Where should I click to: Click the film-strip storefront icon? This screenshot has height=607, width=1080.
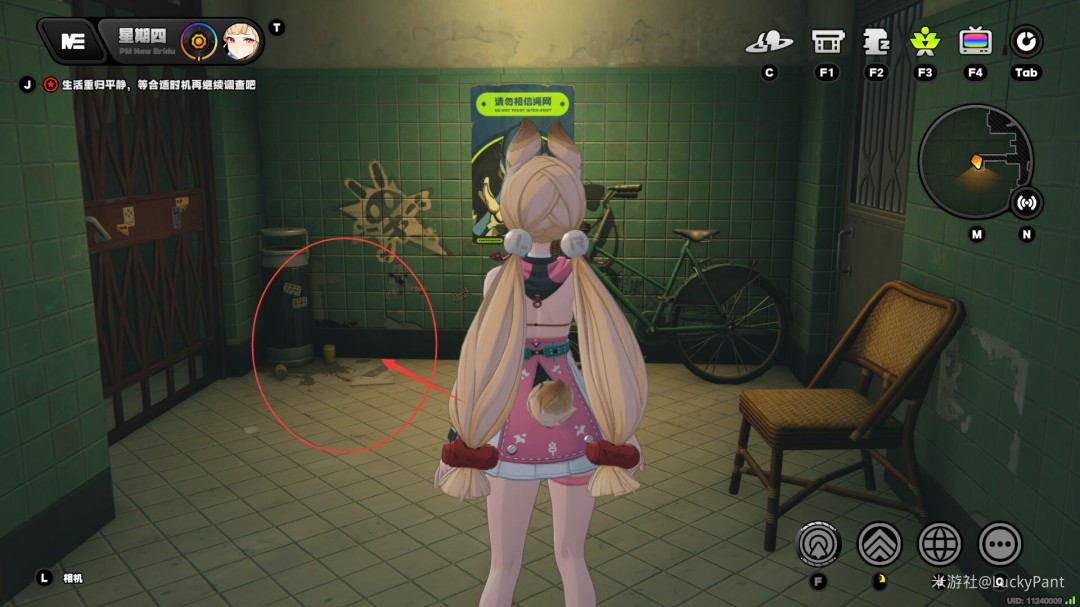[x=827, y=42]
